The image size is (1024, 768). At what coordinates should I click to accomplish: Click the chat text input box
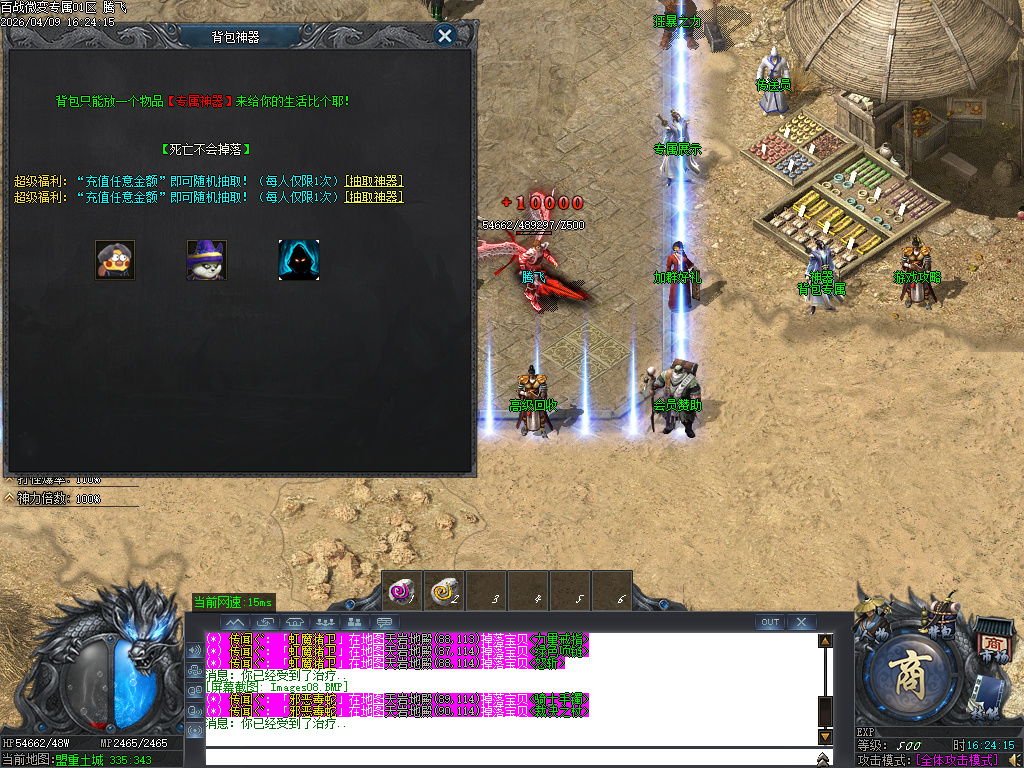tap(510, 758)
